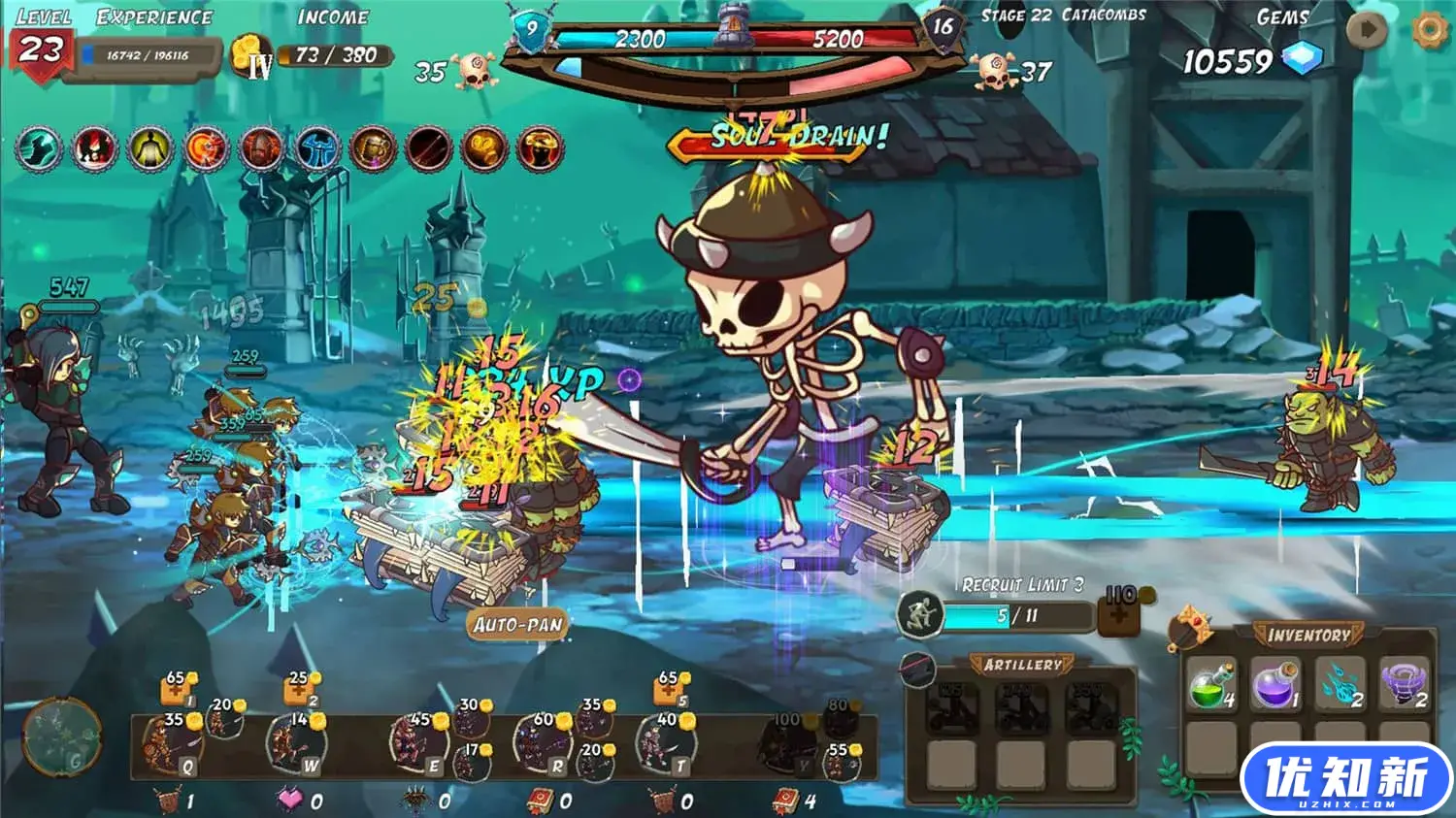Recruit the W unit costing 14 gold

coord(296,745)
